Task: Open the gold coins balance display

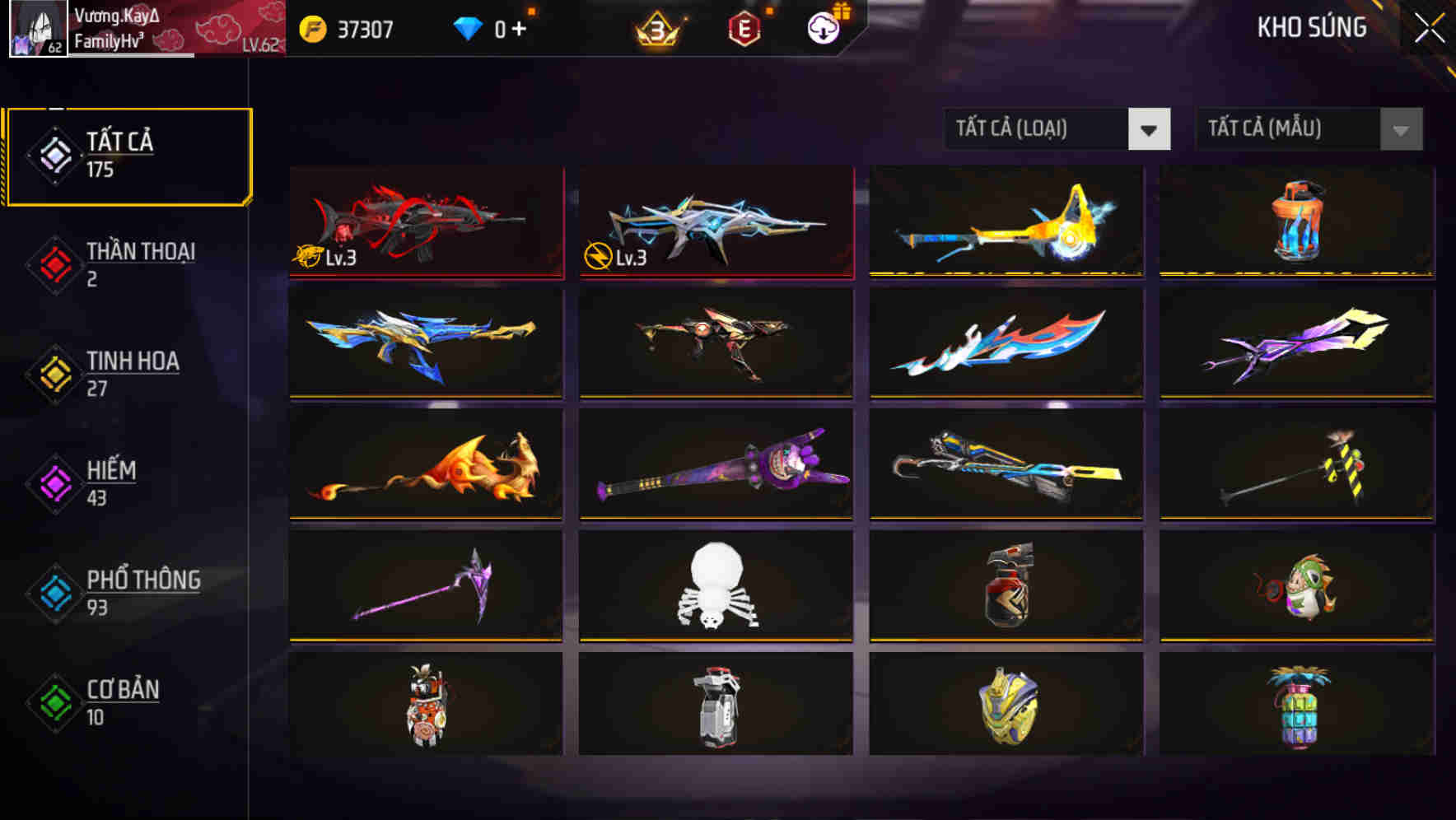Action: tap(346, 27)
